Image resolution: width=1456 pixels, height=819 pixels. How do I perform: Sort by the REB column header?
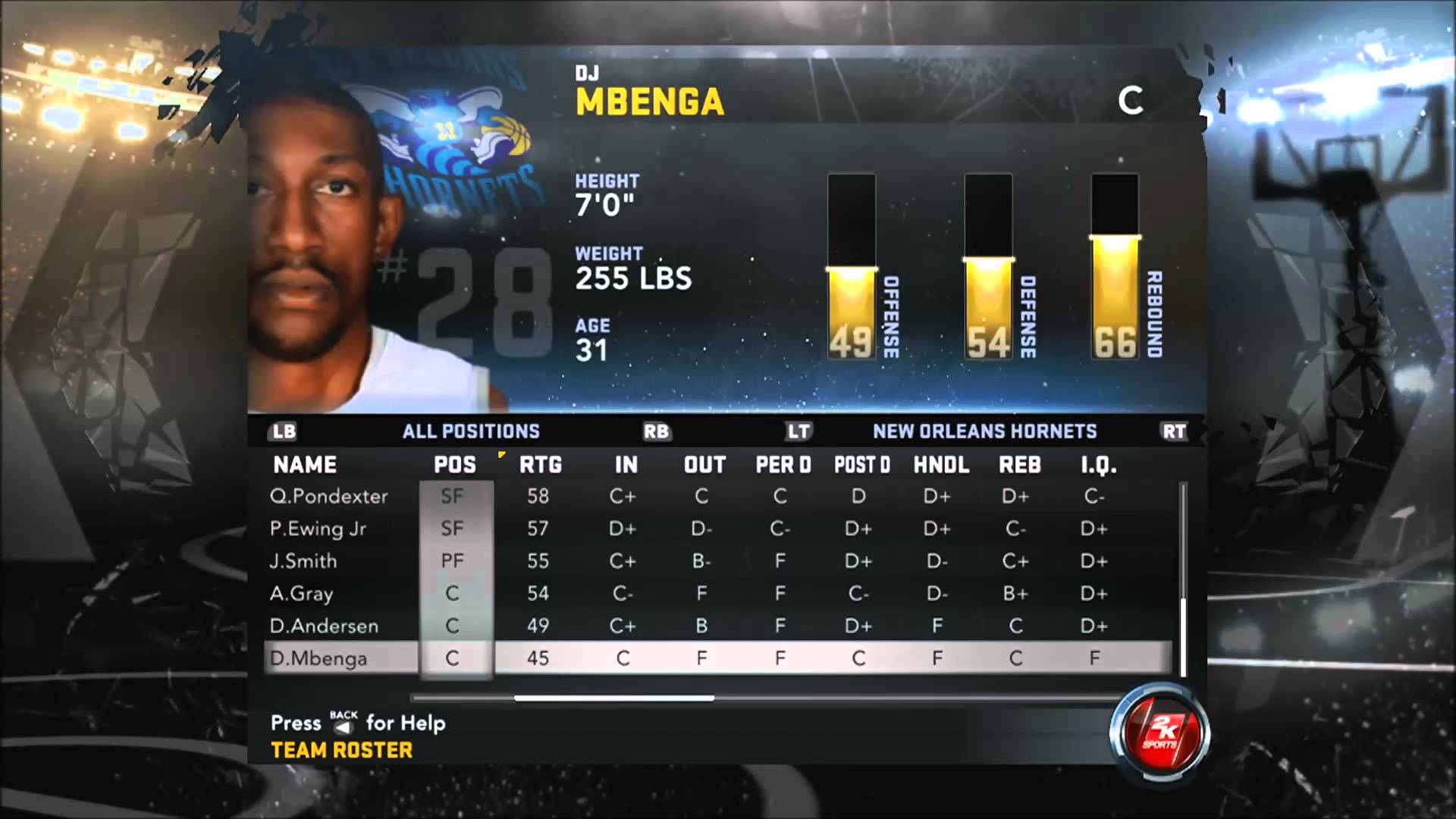[1019, 465]
